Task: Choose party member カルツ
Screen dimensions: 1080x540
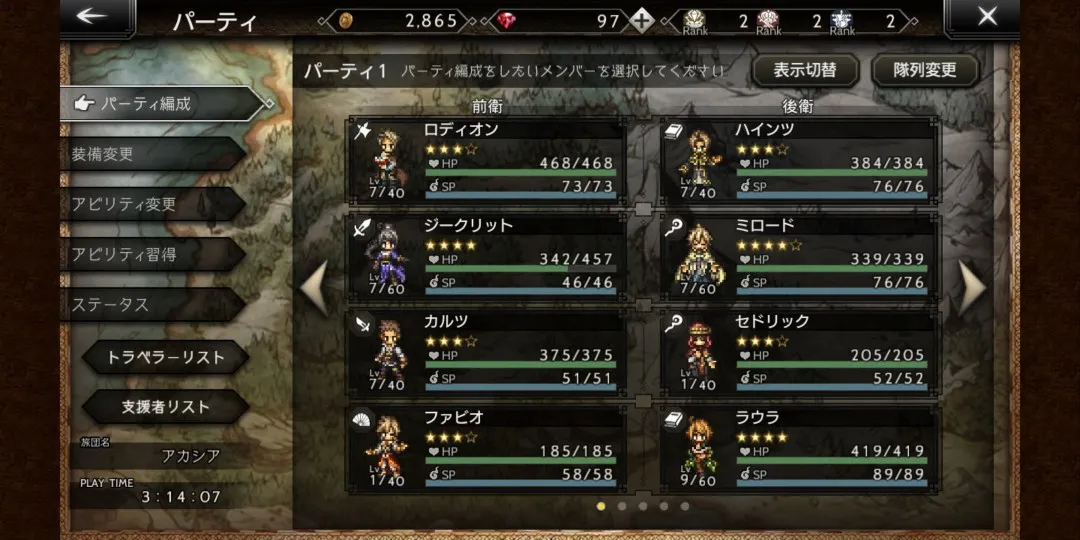Action: point(487,352)
